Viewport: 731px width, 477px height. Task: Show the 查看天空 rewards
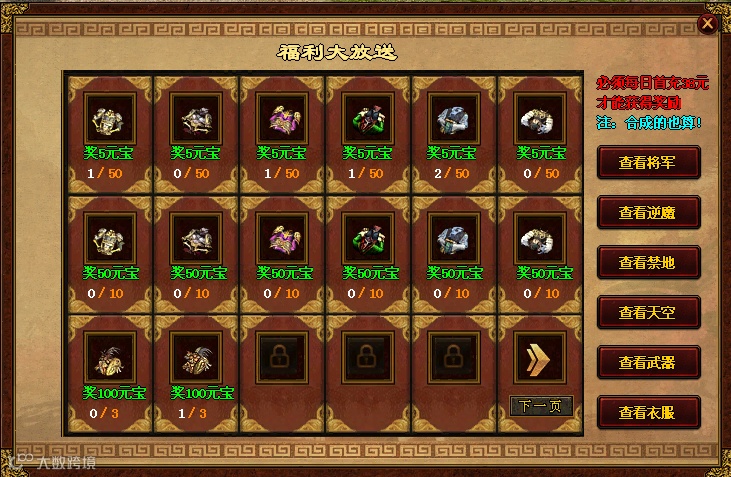coord(647,312)
